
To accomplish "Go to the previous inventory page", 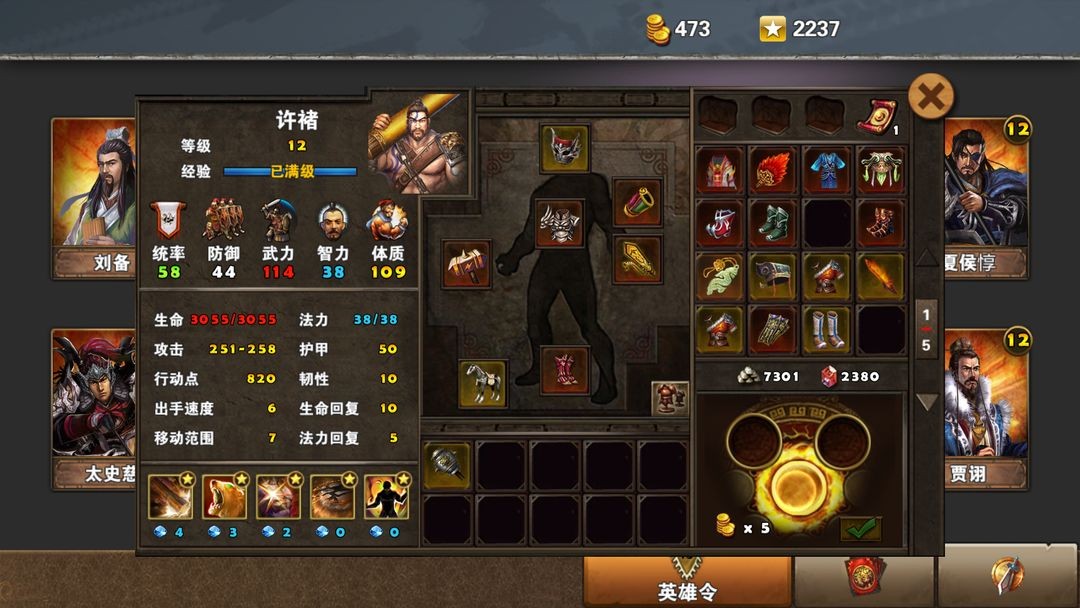I will [x=927, y=258].
